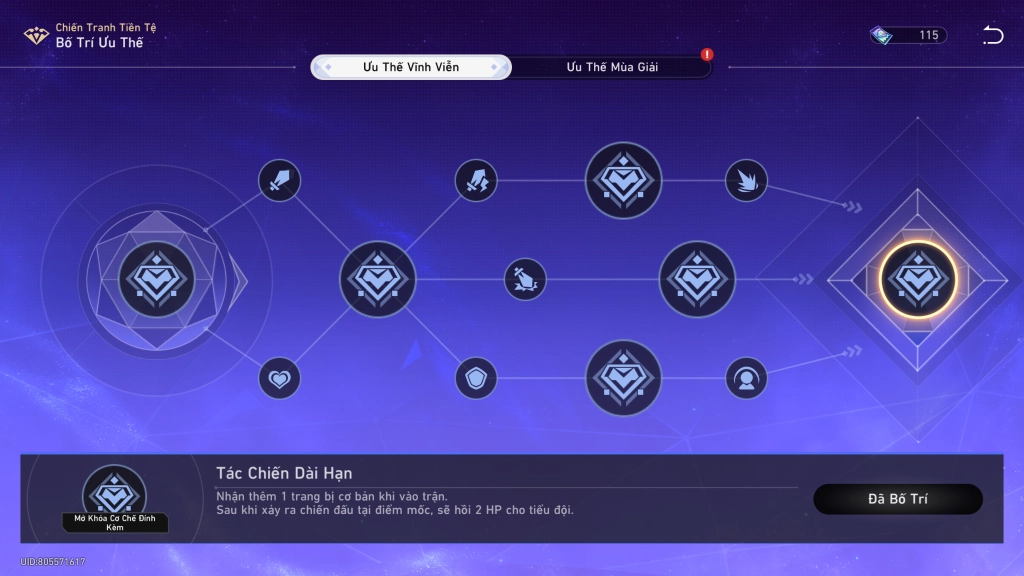Click the return arrow button
Viewport: 1024px width, 576px height.
pos(992,36)
